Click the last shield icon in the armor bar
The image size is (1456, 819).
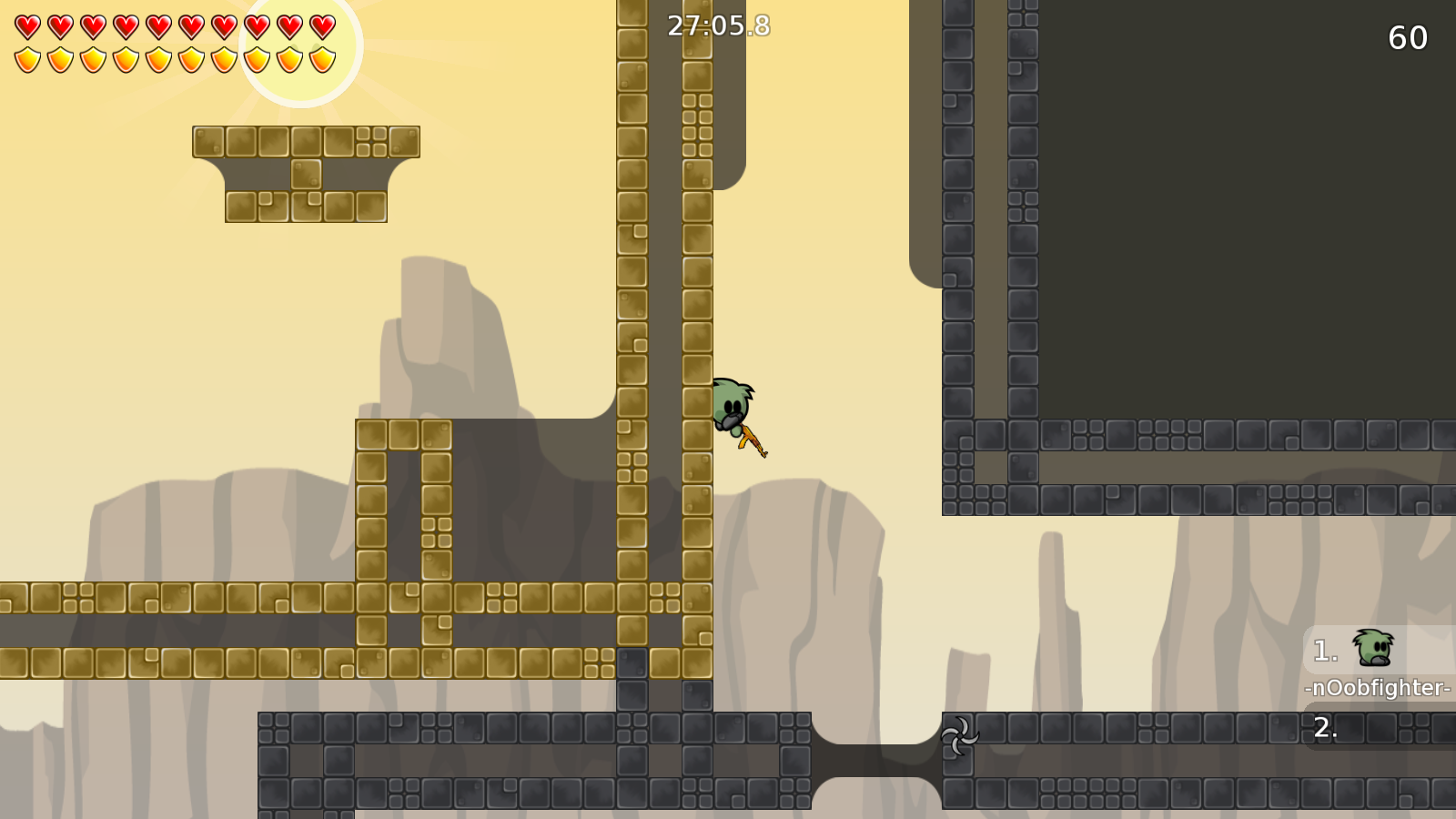[320, 57]
